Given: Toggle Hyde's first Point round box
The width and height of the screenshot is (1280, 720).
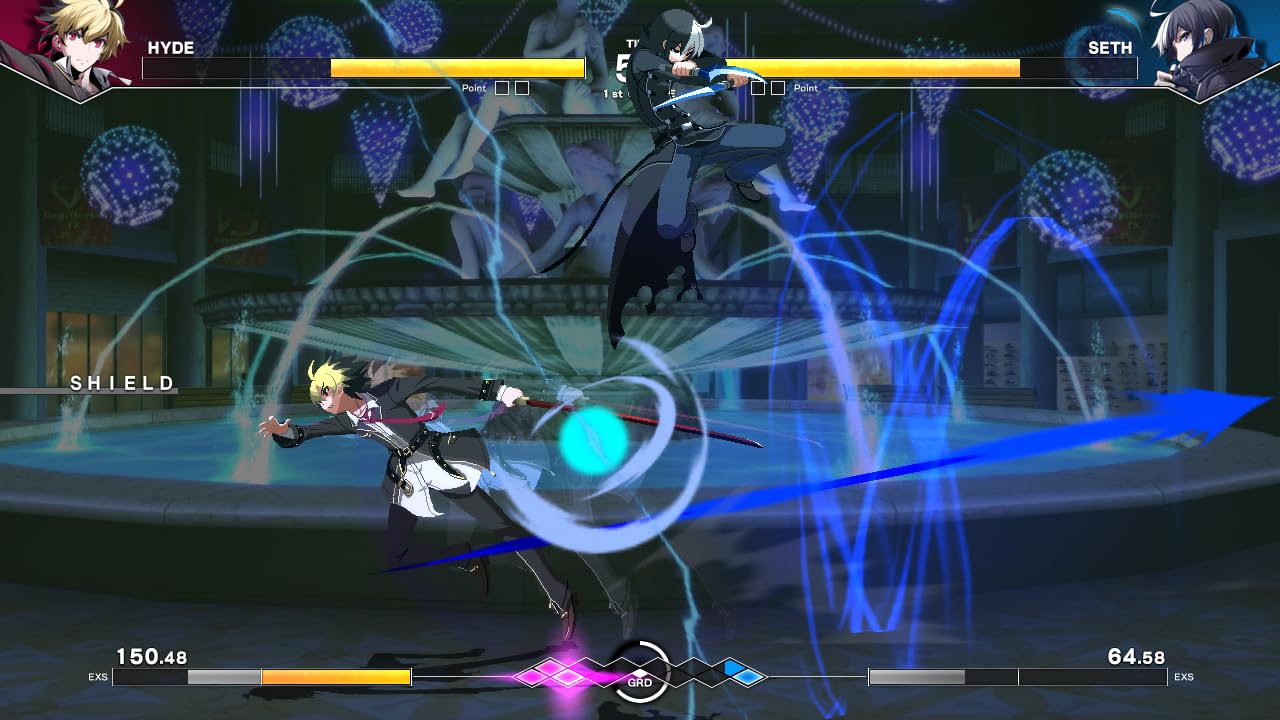Looking at the screenshot, I should coord(500,88).
